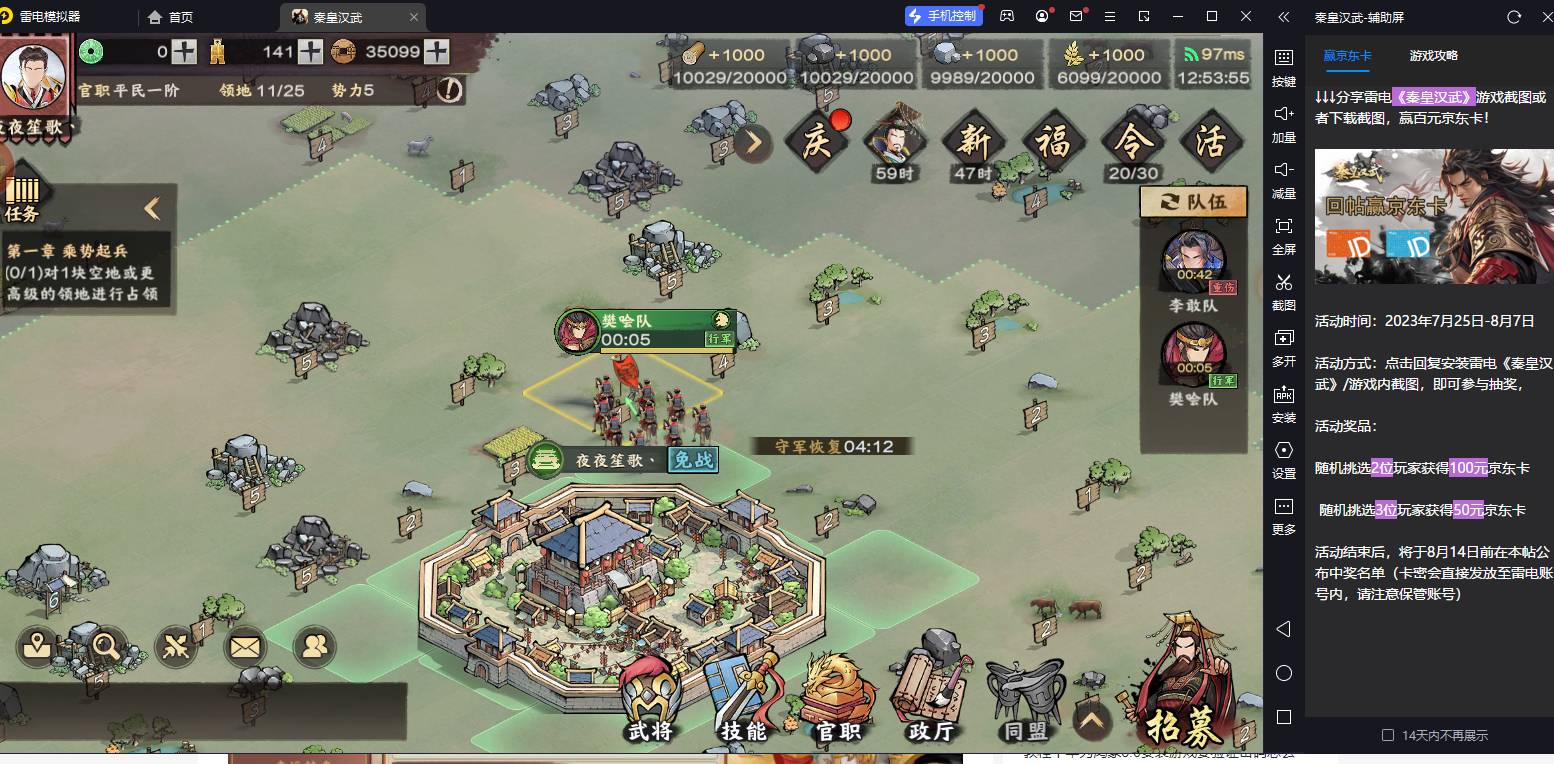Open the 政厅 government hall menu
This screenshot has width=1554, height=764.
(x=931, y=700)
